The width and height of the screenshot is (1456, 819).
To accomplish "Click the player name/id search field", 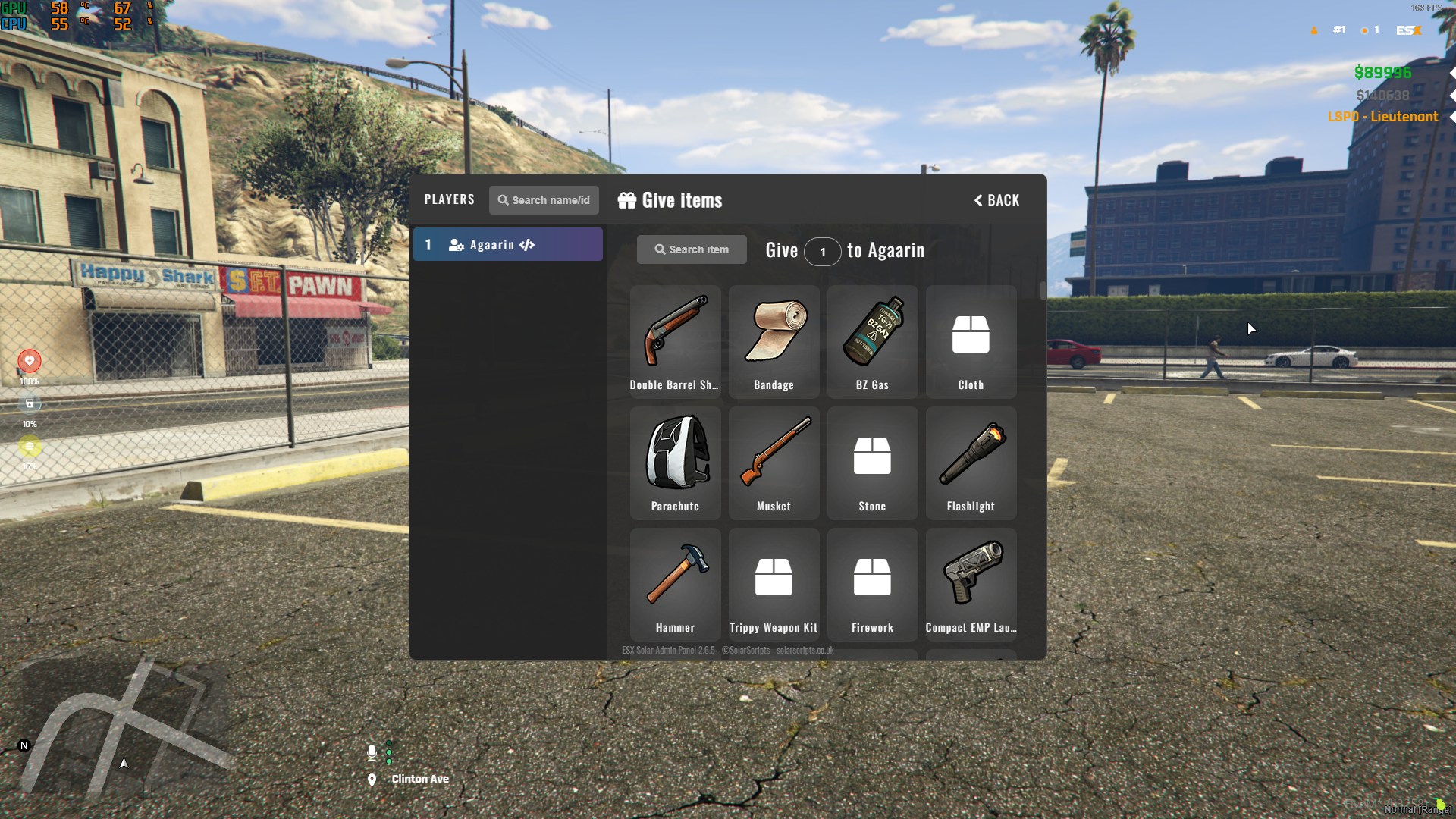I will point(544,200).
